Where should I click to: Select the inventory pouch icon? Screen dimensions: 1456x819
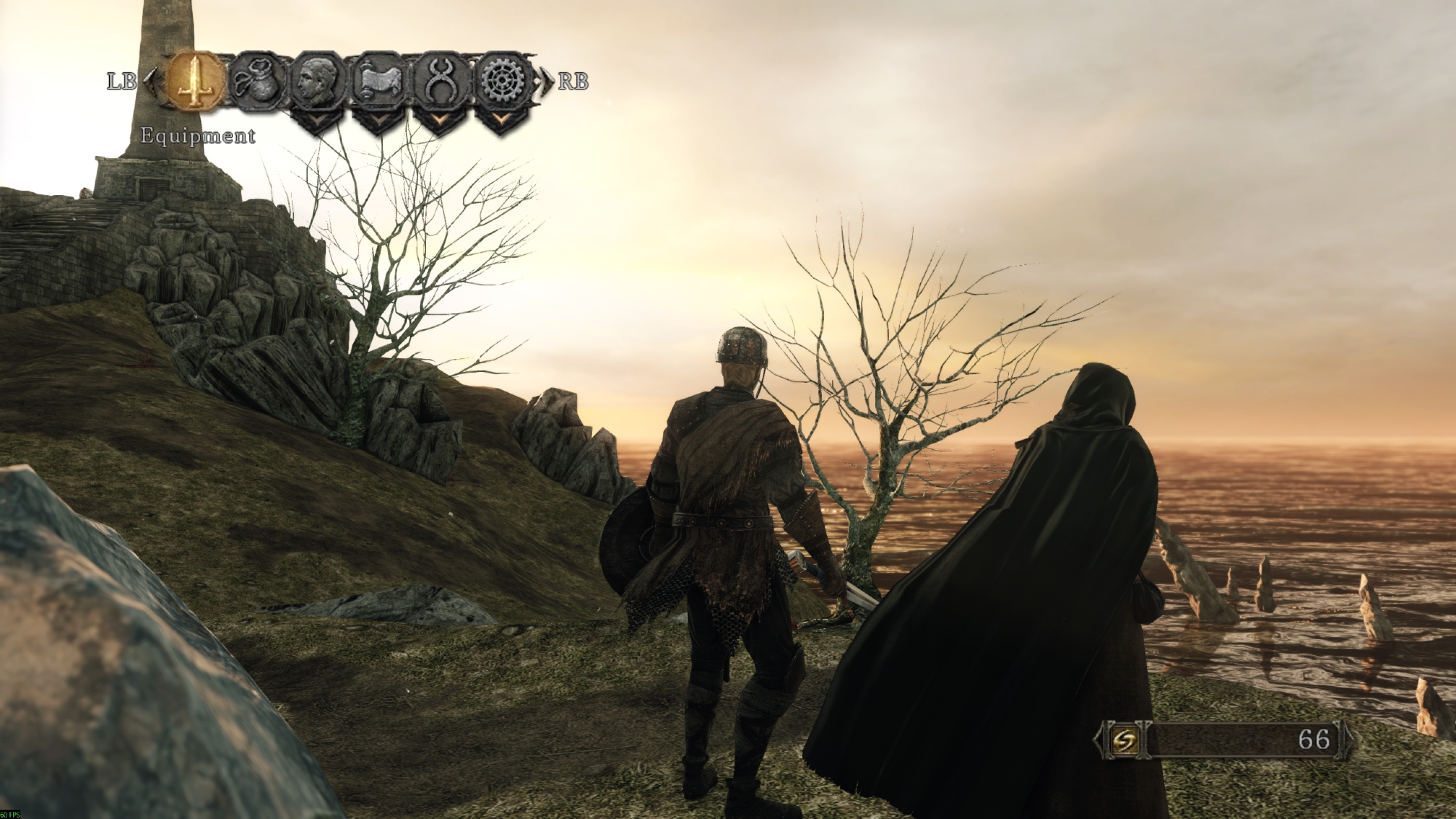coord(256,82)
